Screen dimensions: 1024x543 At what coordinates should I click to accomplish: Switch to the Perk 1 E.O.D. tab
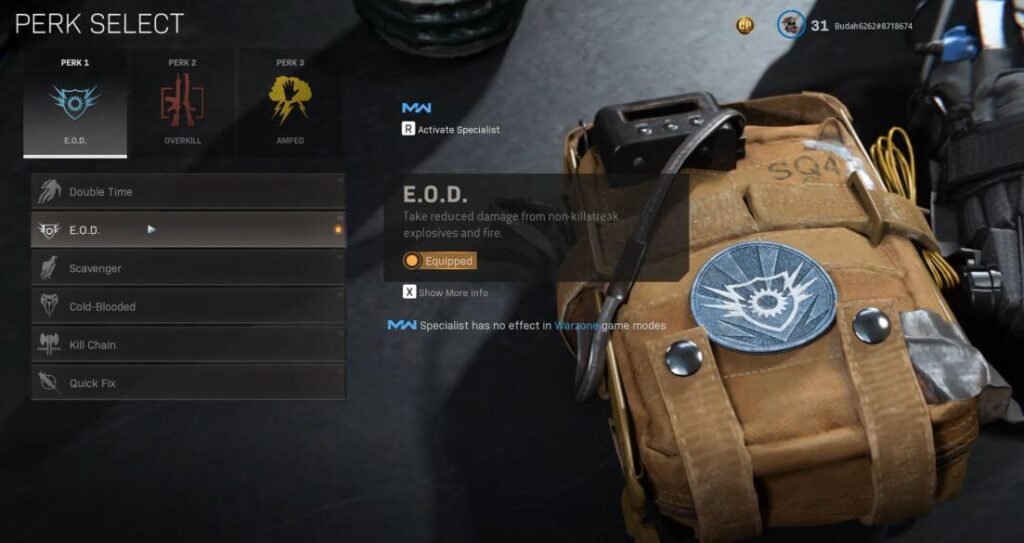pos(75,103)
